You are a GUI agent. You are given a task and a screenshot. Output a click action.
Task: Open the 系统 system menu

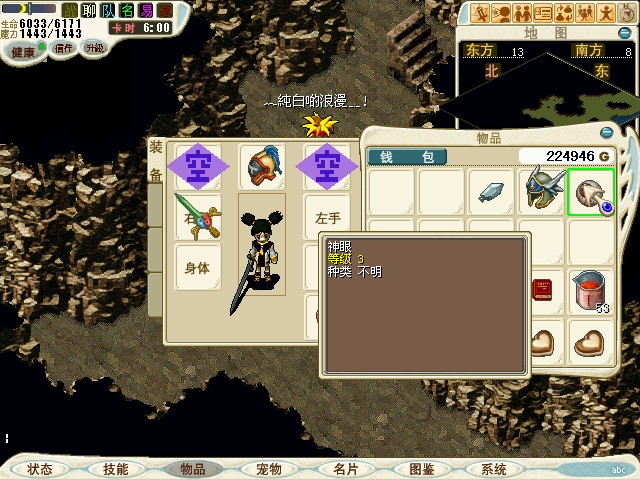[x=493, y=469]
